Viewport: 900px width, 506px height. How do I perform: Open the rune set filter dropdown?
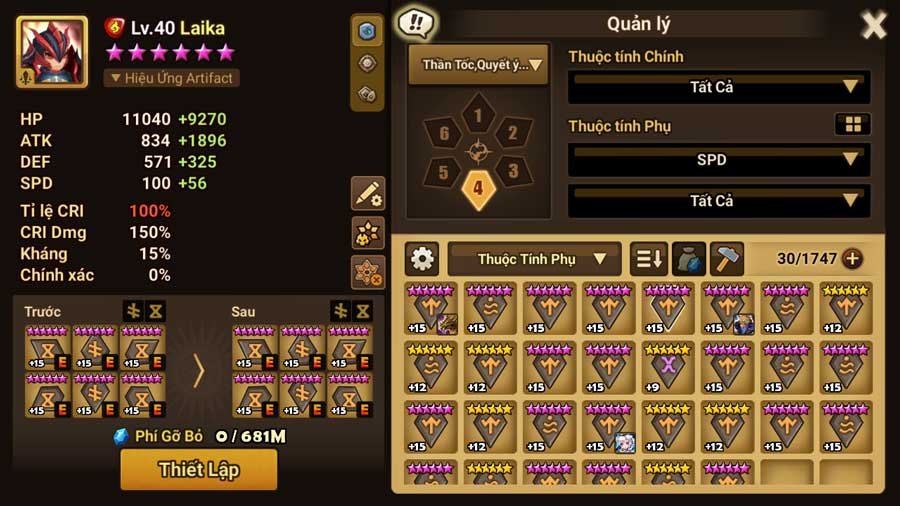(x=478, y=65)
